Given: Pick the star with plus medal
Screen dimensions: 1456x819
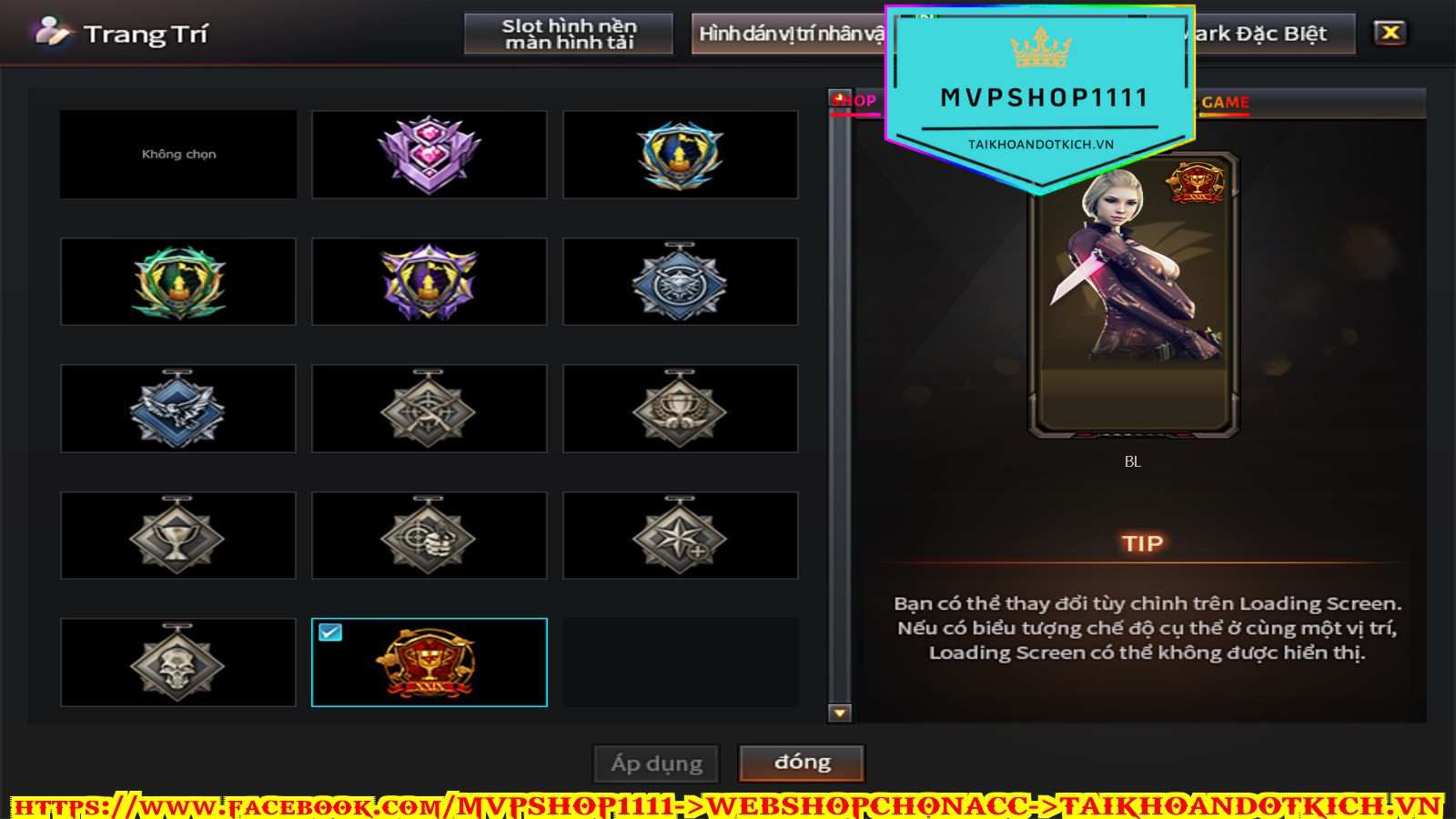Looking at the screenshot, I should pos(680,536).
